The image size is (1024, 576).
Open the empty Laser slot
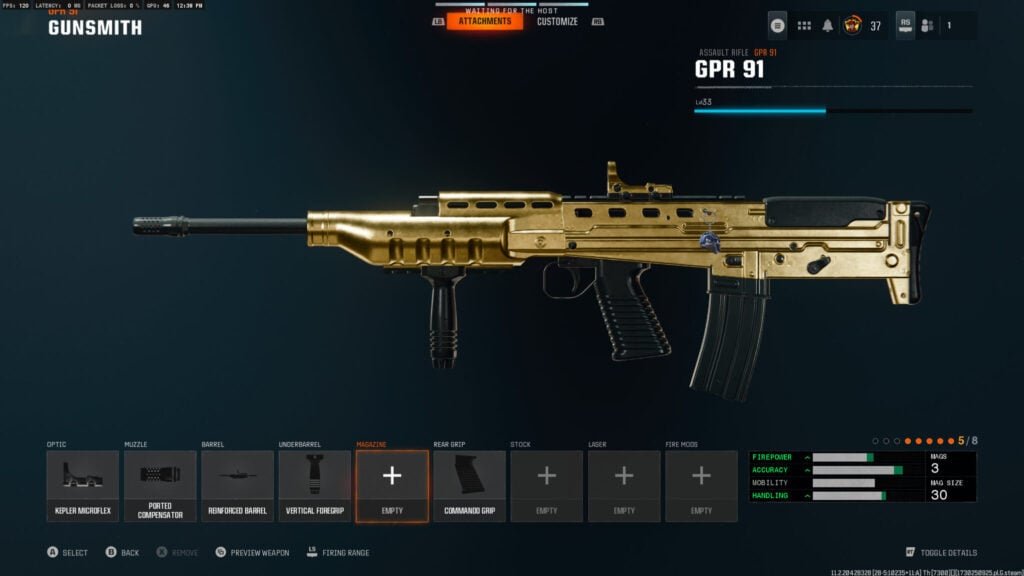624,485
